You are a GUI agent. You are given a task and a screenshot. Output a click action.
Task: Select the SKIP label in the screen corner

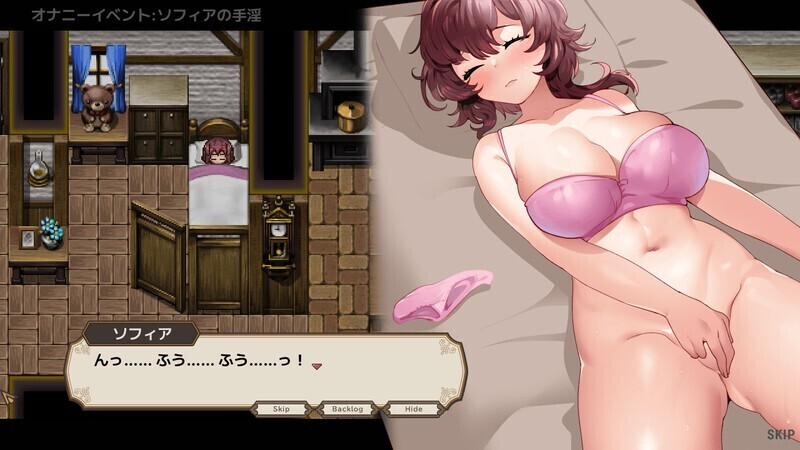click(780, 435)
